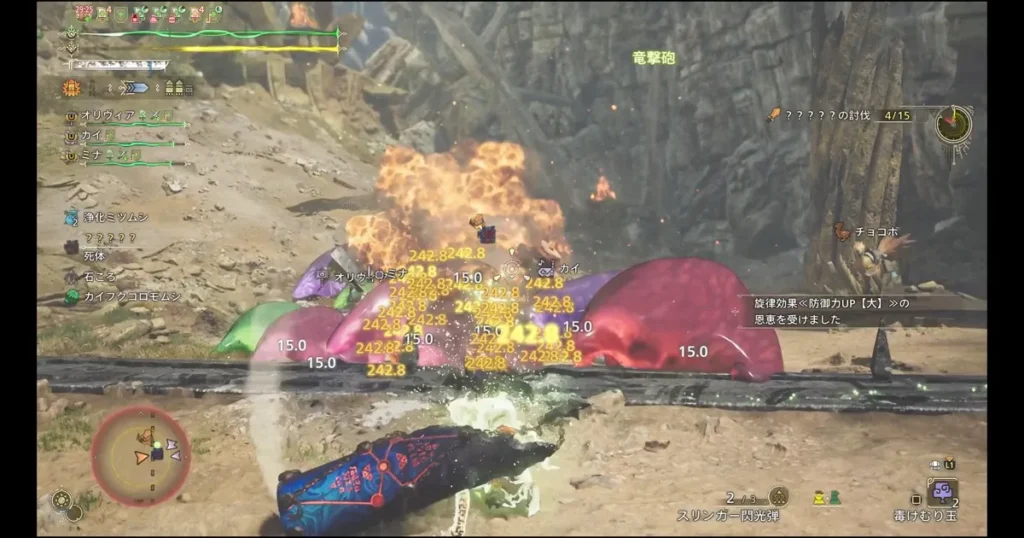
Task: Pick カイフクコロモムシ from the list
Action: click(114, 297)
